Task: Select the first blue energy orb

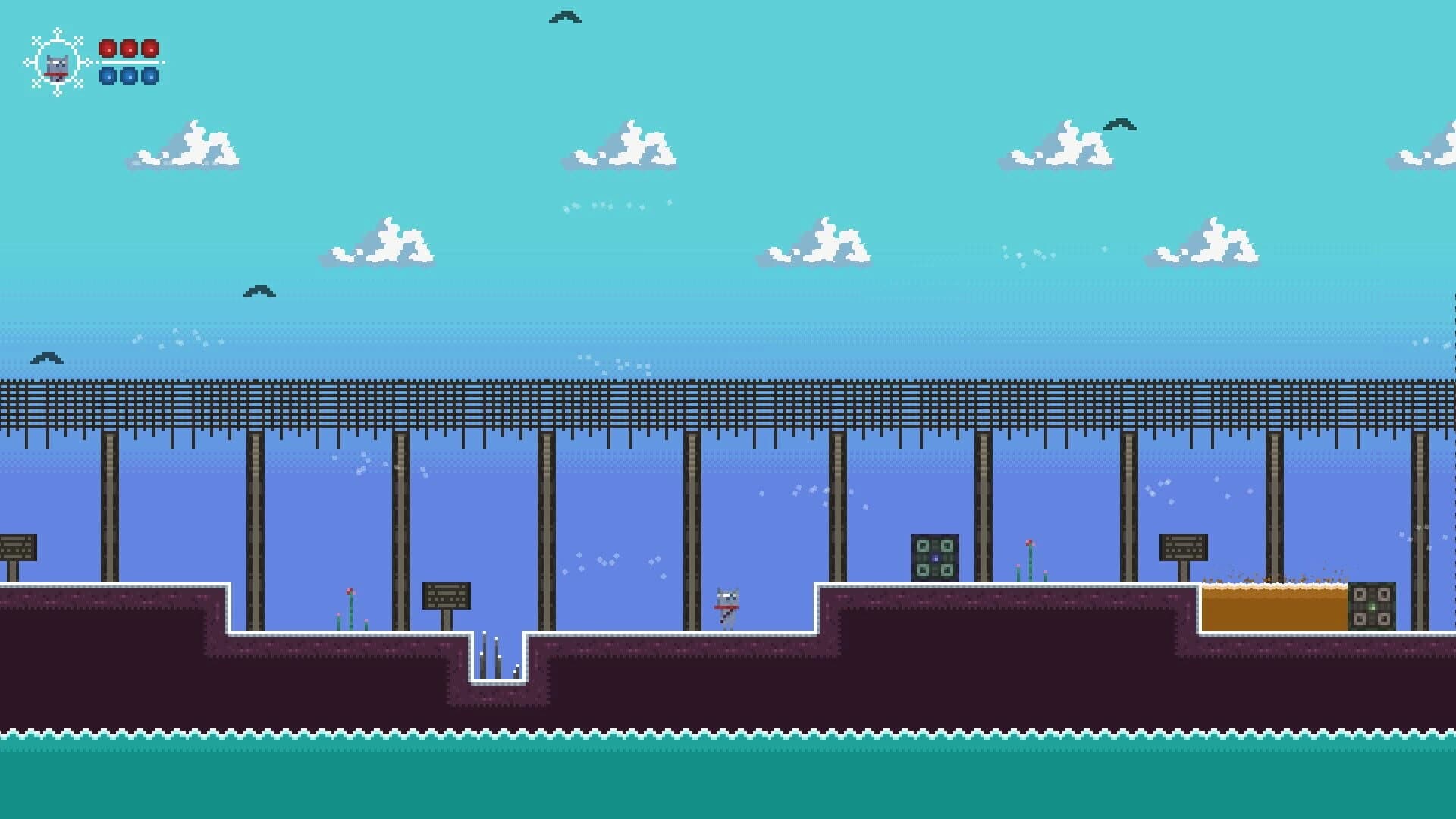Action: pos(108,77)
